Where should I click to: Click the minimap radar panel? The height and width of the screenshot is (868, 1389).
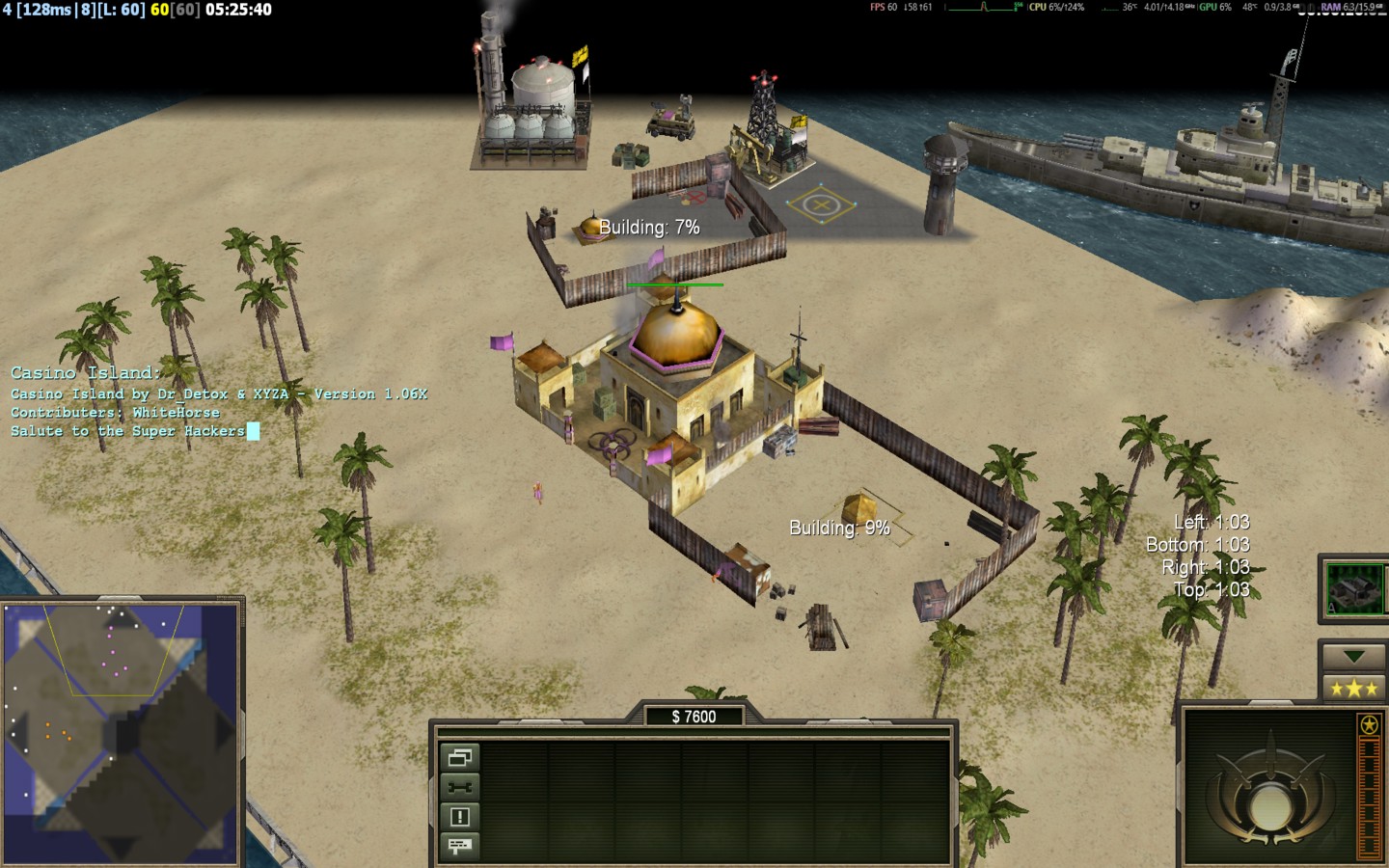pyautogui.click(x=122, y=731)
